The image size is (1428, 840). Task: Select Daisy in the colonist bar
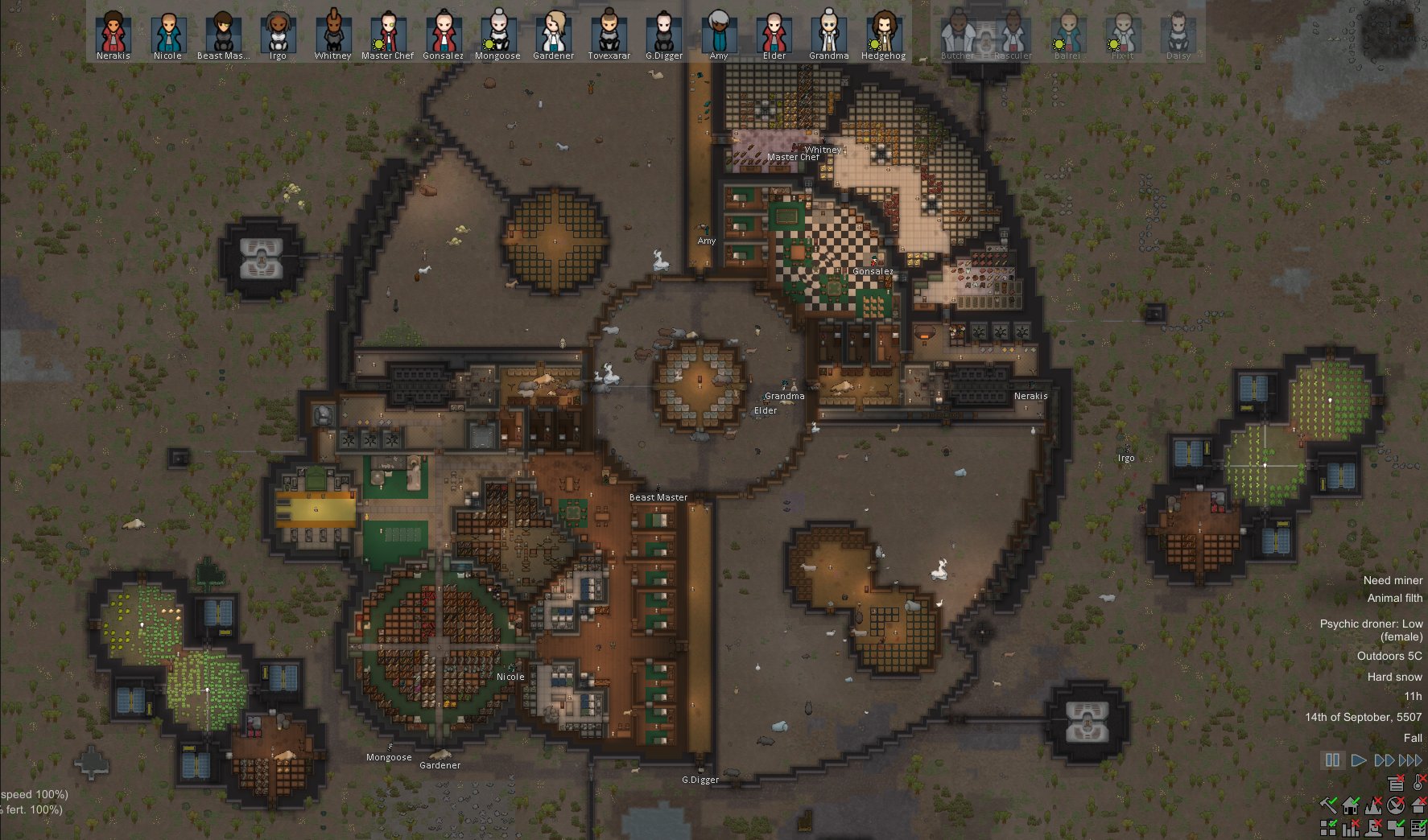tap(1178, 32)
